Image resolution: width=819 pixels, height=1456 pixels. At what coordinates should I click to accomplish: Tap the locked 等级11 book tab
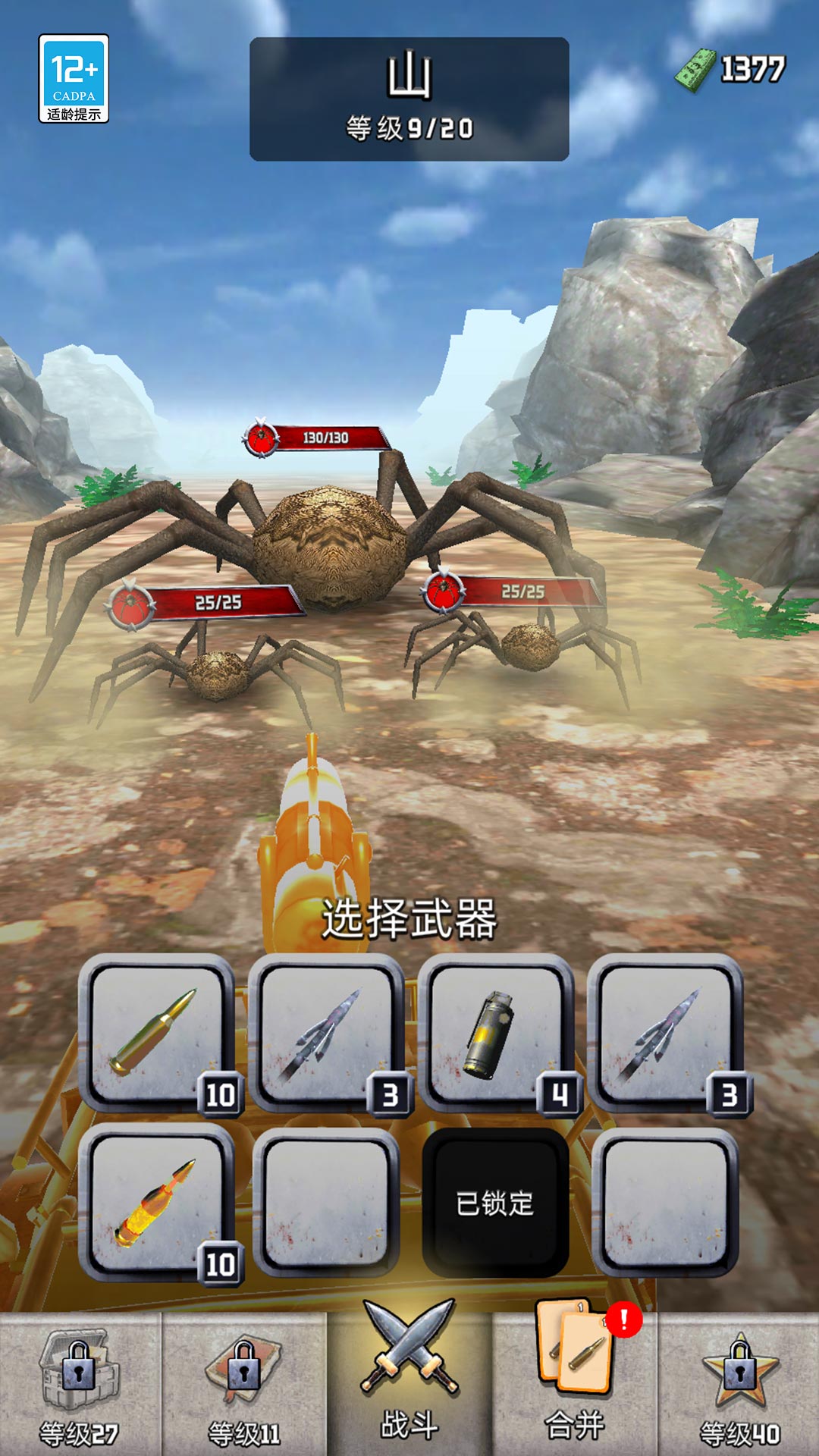pyautogui.click(x=244, y=1384)
